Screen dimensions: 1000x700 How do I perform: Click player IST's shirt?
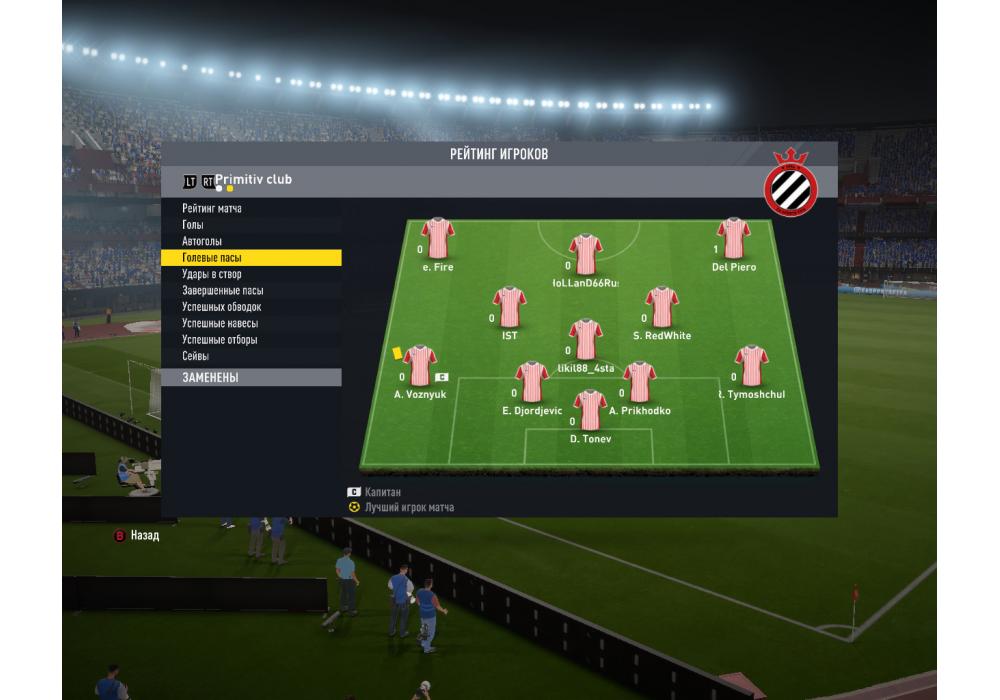510,308
